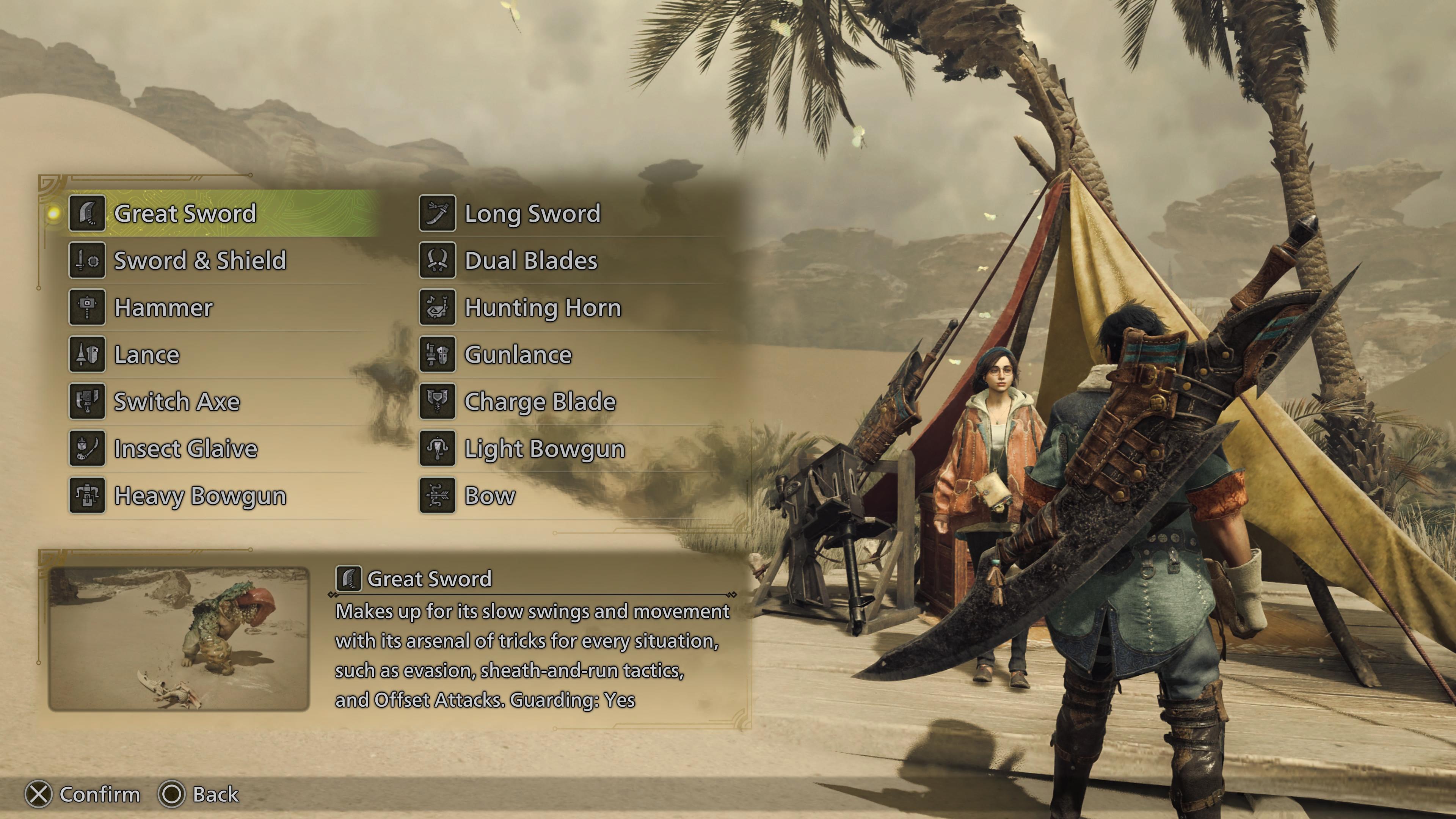The width and height of the screenshot is (1456, 819).
Task: Pick the Hunting Horn option
Action: [x=542, y=308]
